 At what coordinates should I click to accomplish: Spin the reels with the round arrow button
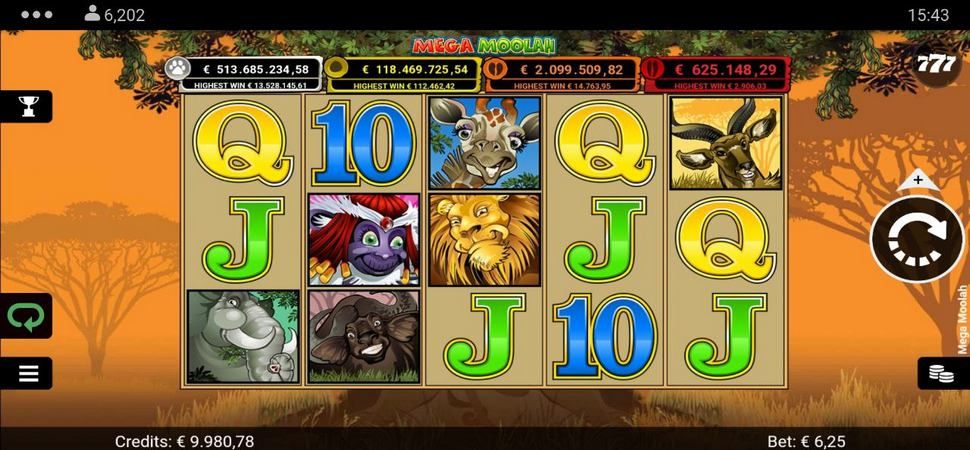[916, 240]
